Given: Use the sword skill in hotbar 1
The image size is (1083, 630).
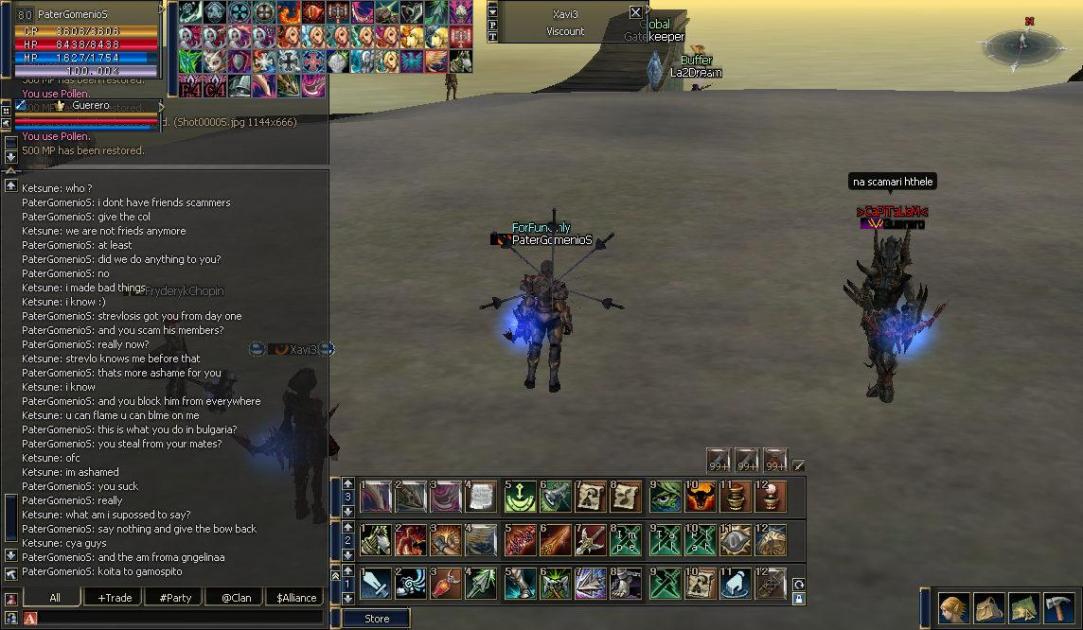Looking at the screenshot, I should pos(375,584).
